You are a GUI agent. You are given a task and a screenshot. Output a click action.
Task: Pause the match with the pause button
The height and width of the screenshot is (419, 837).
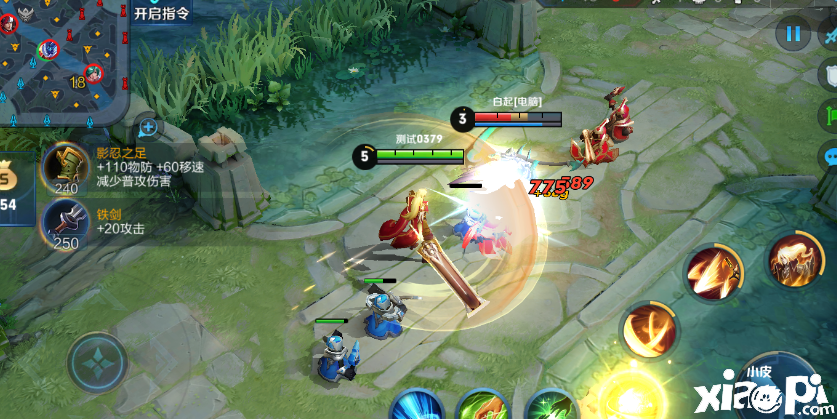(793, 35)
